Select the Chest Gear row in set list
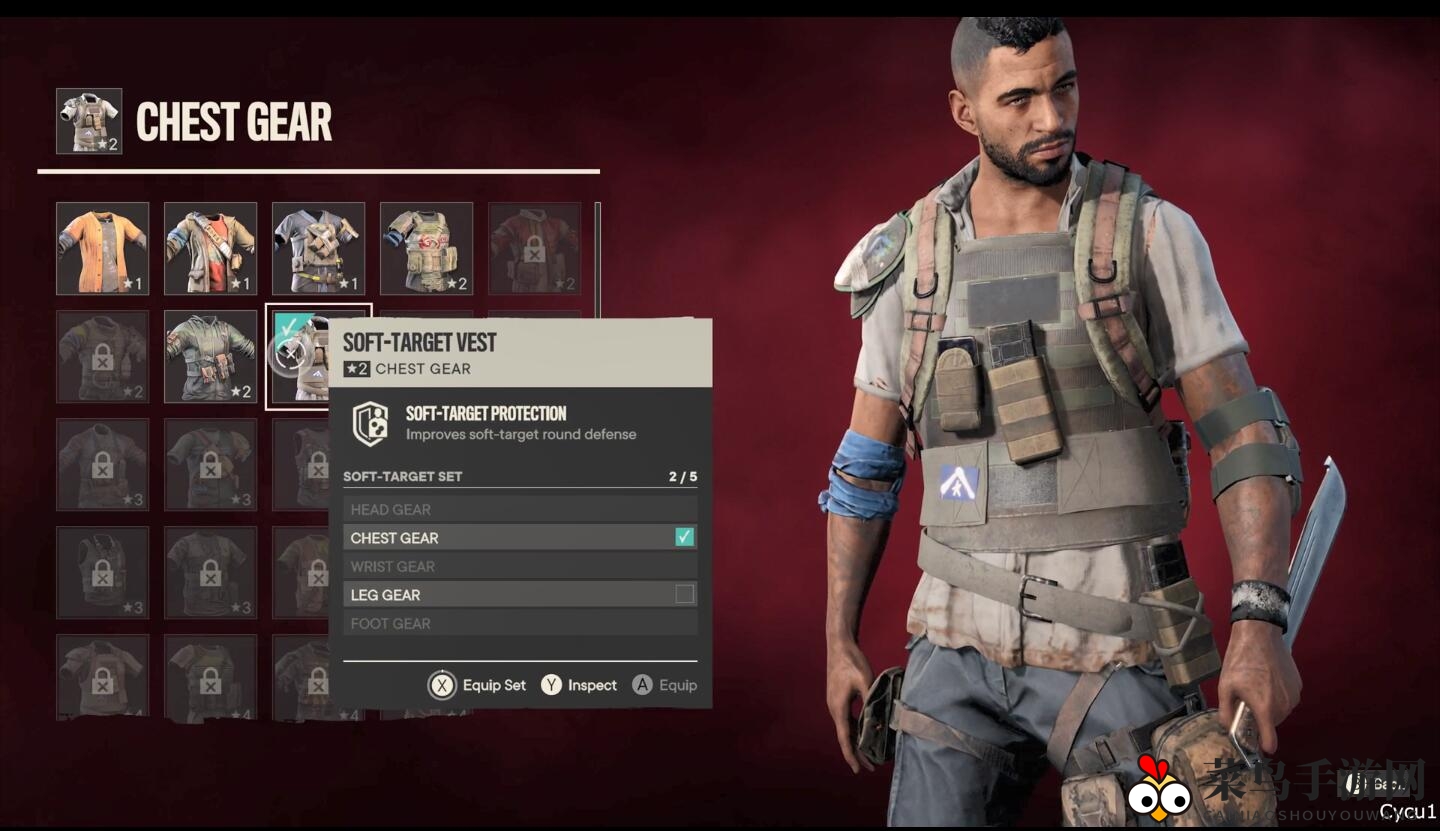 [x=520, y=538]
